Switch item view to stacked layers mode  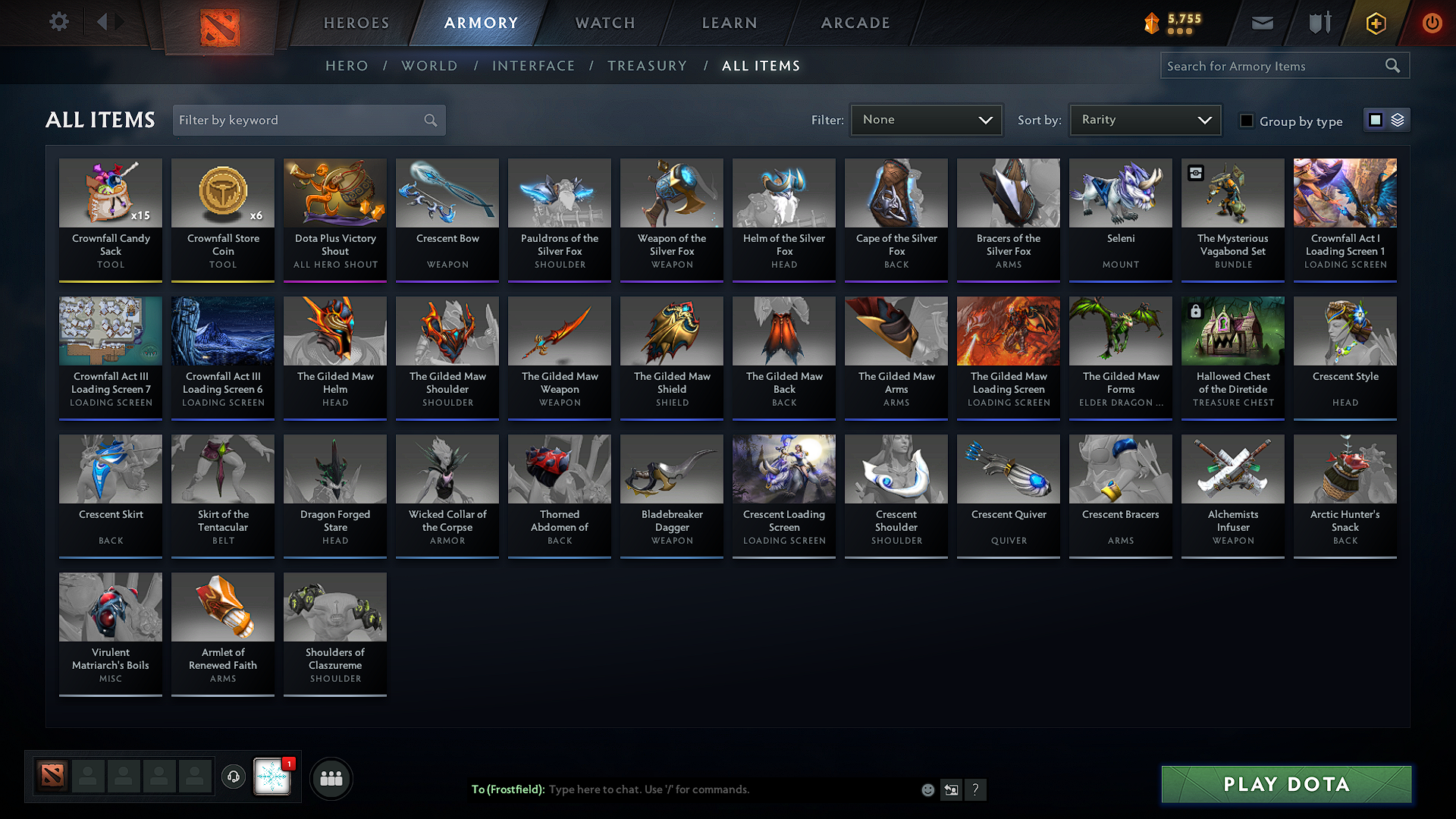tap(1398, 119)
